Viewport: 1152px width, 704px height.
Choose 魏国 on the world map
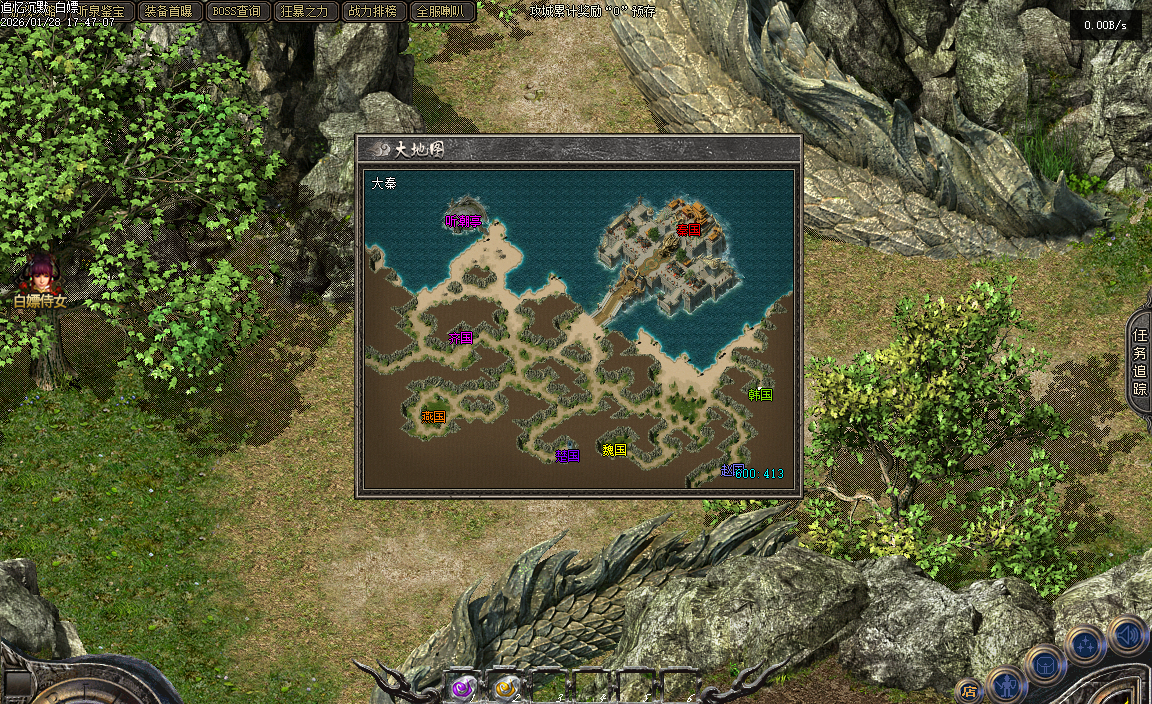click(x=614, y=450)
